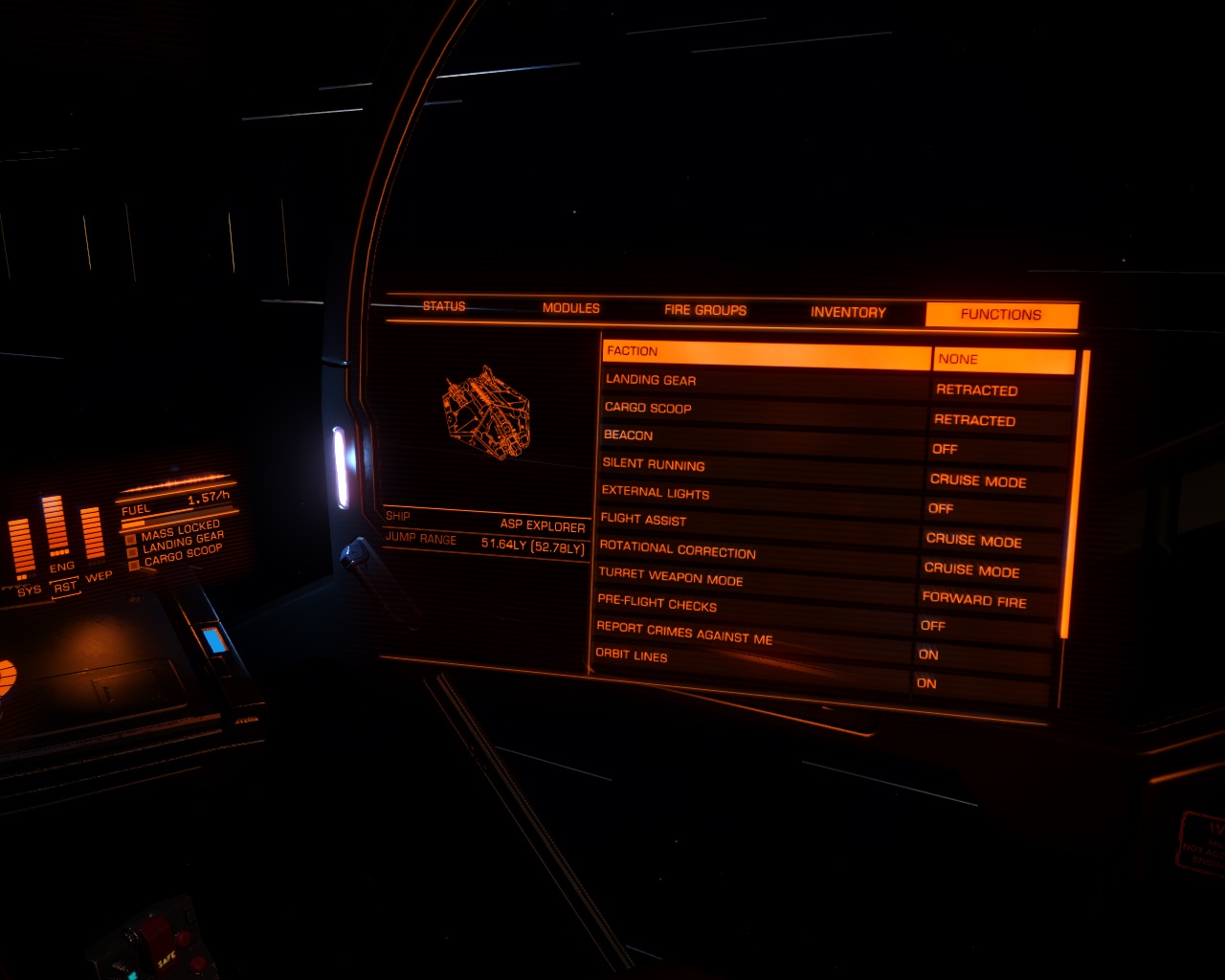Select the Fire Groups tab
The width and height of the screenshot is (1225, 980).
tap(705, 310)
